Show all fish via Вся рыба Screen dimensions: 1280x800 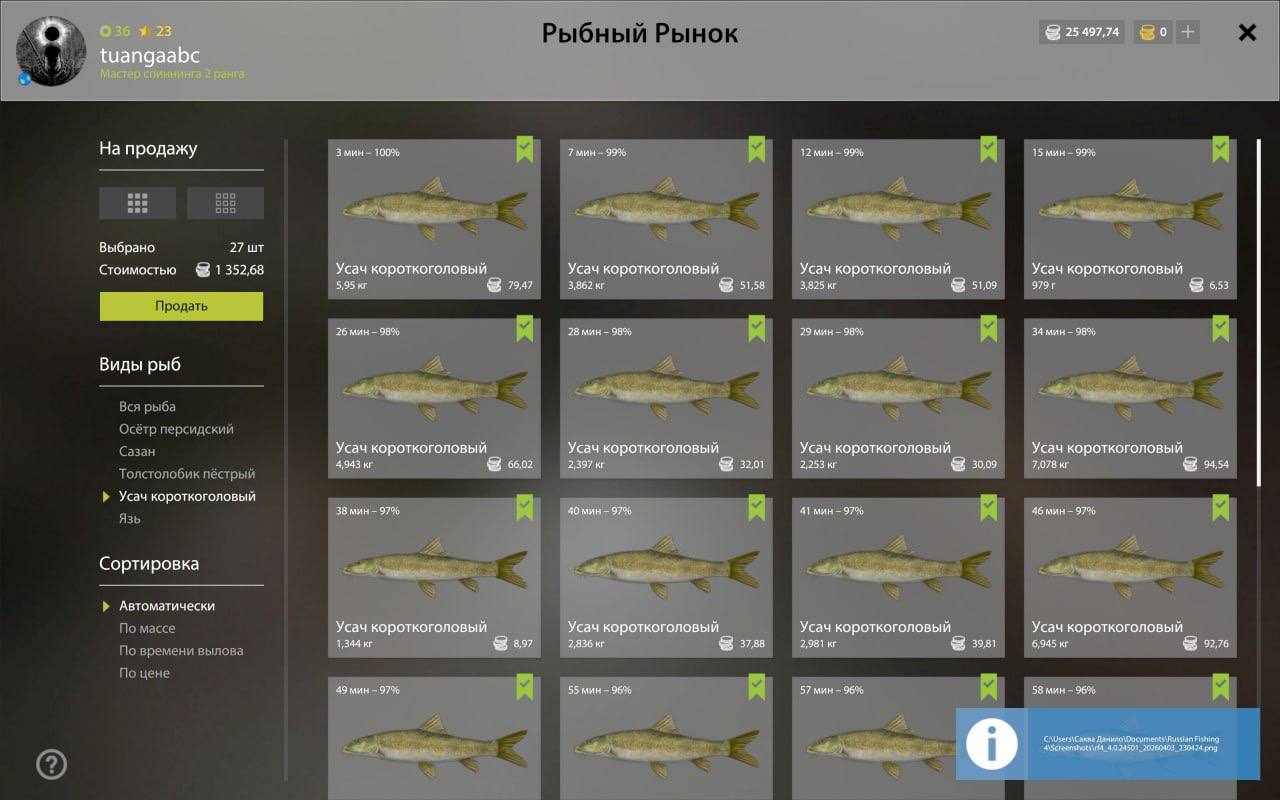pos(147,407)
